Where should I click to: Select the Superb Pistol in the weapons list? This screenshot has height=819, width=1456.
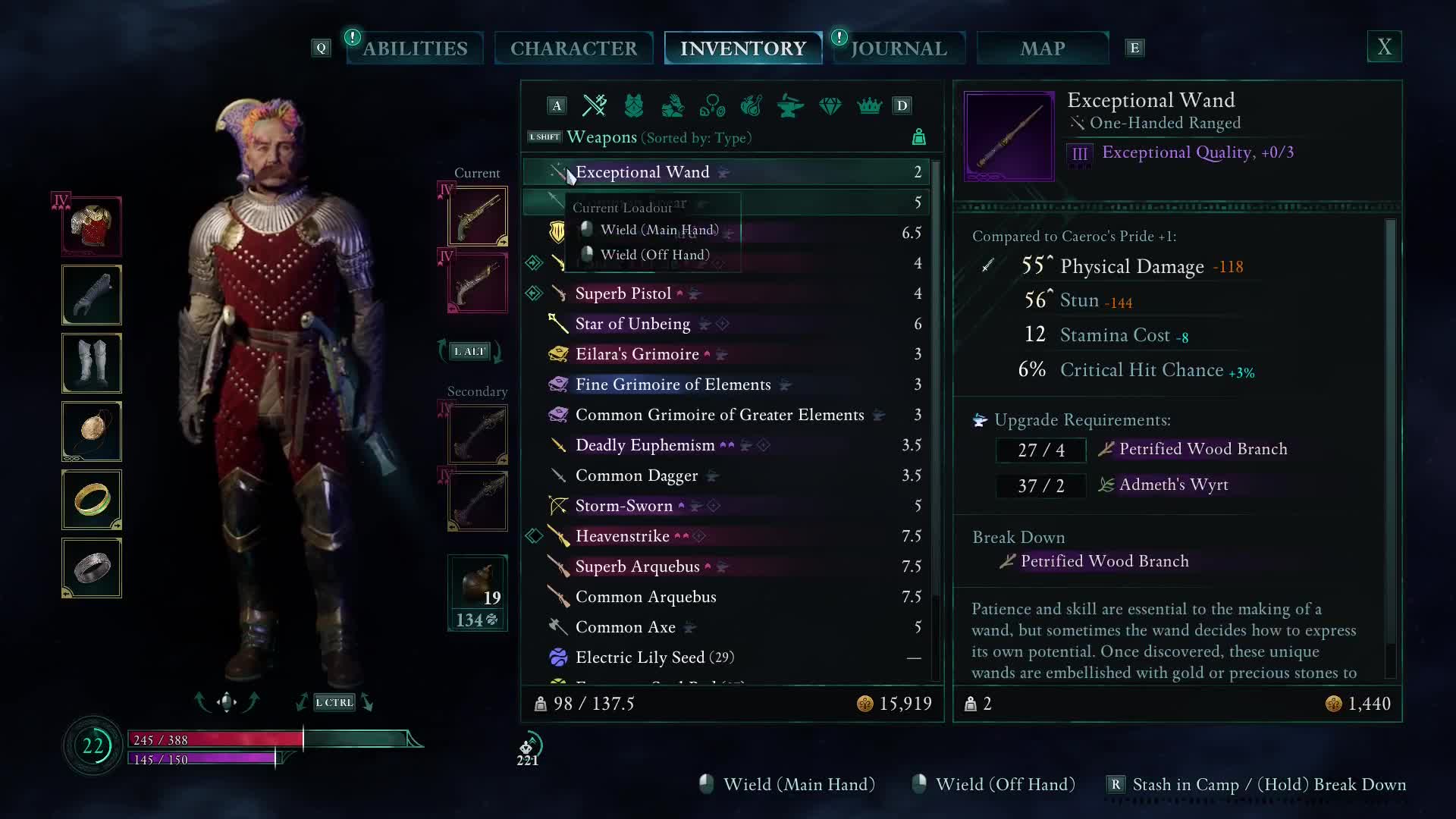coord(623,293)
